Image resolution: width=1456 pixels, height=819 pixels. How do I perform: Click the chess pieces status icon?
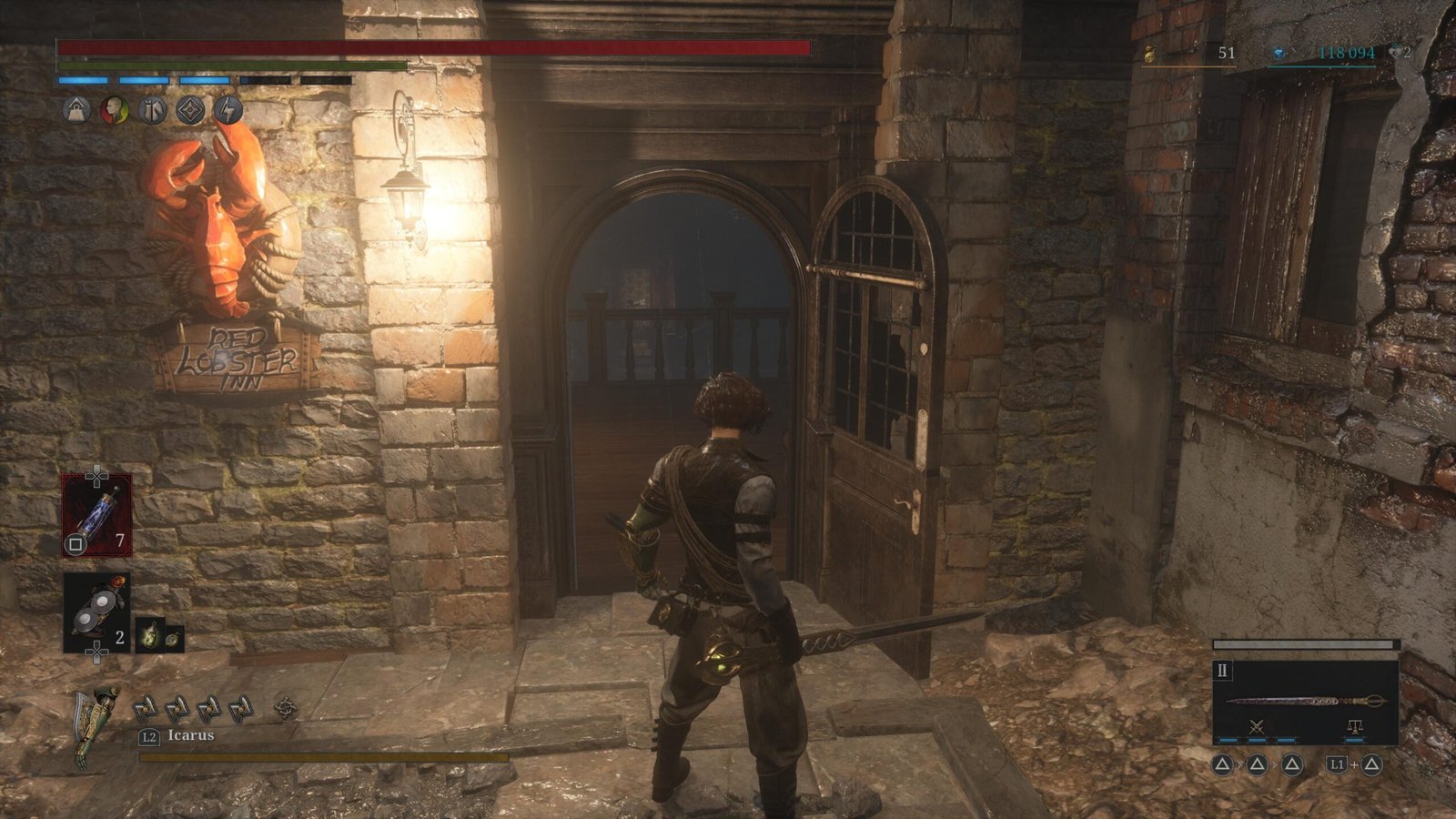(152, 111)
